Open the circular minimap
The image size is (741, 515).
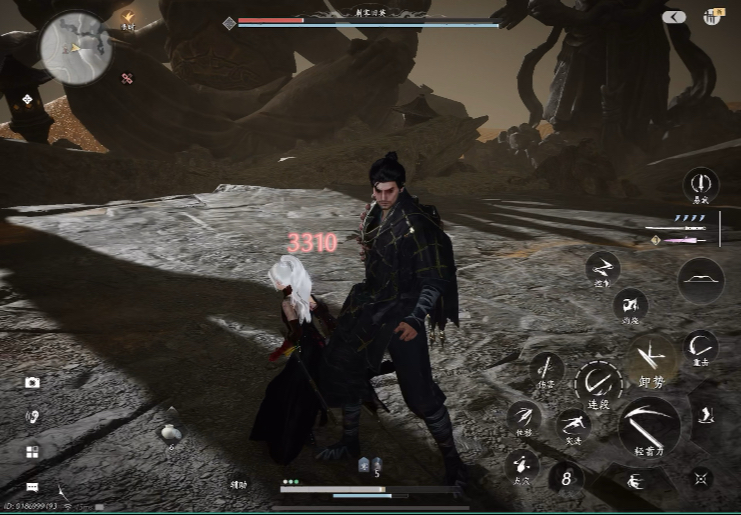click(74, 47)
